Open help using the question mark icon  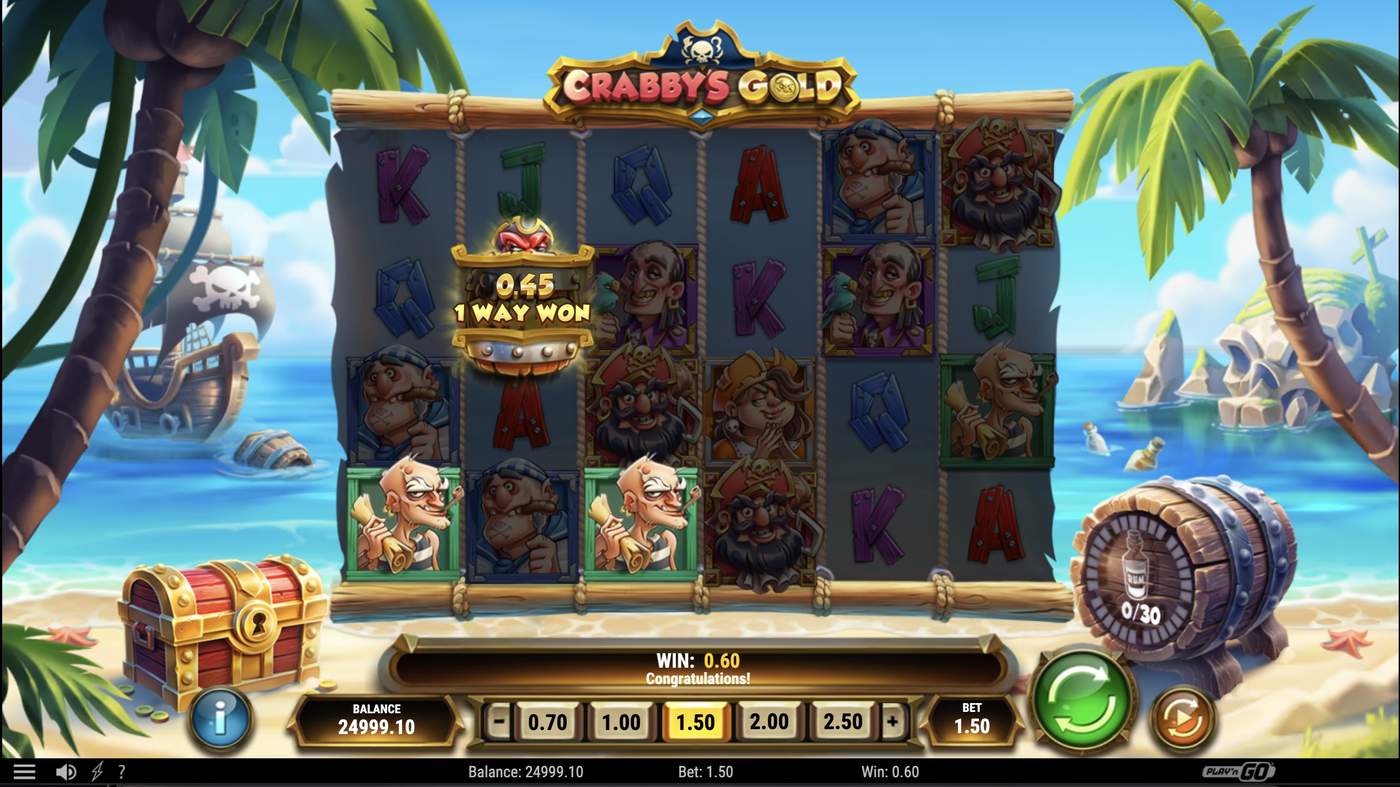pyautogui.click(x=121, y=770)
